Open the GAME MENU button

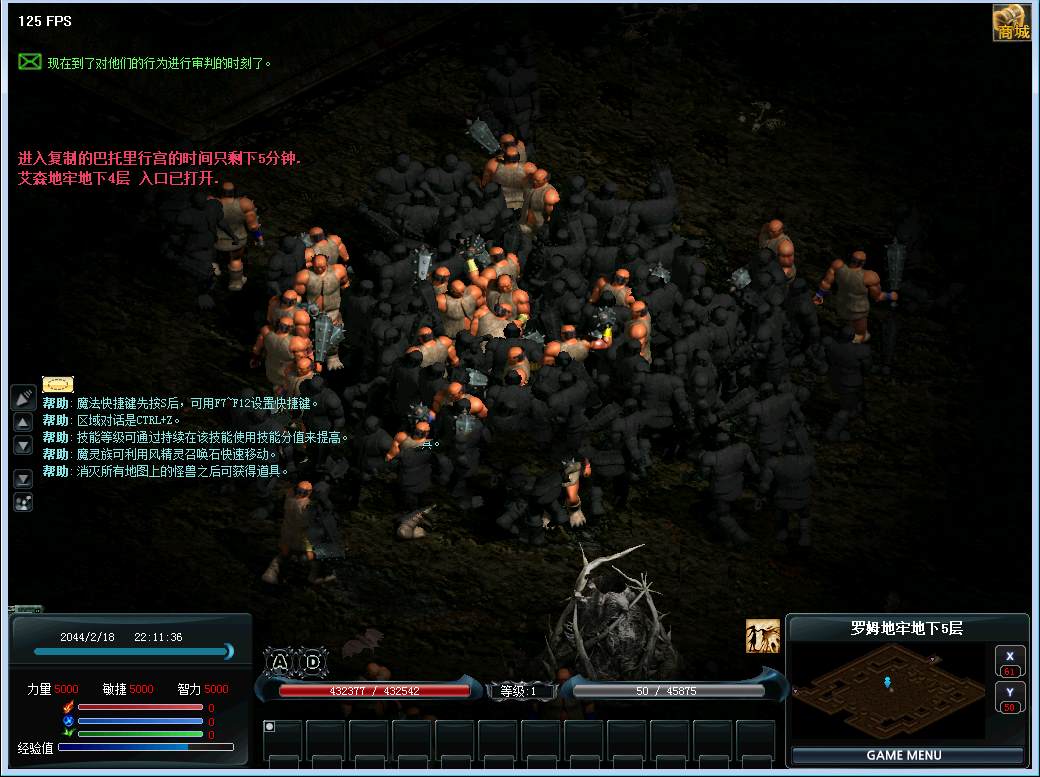907,755
